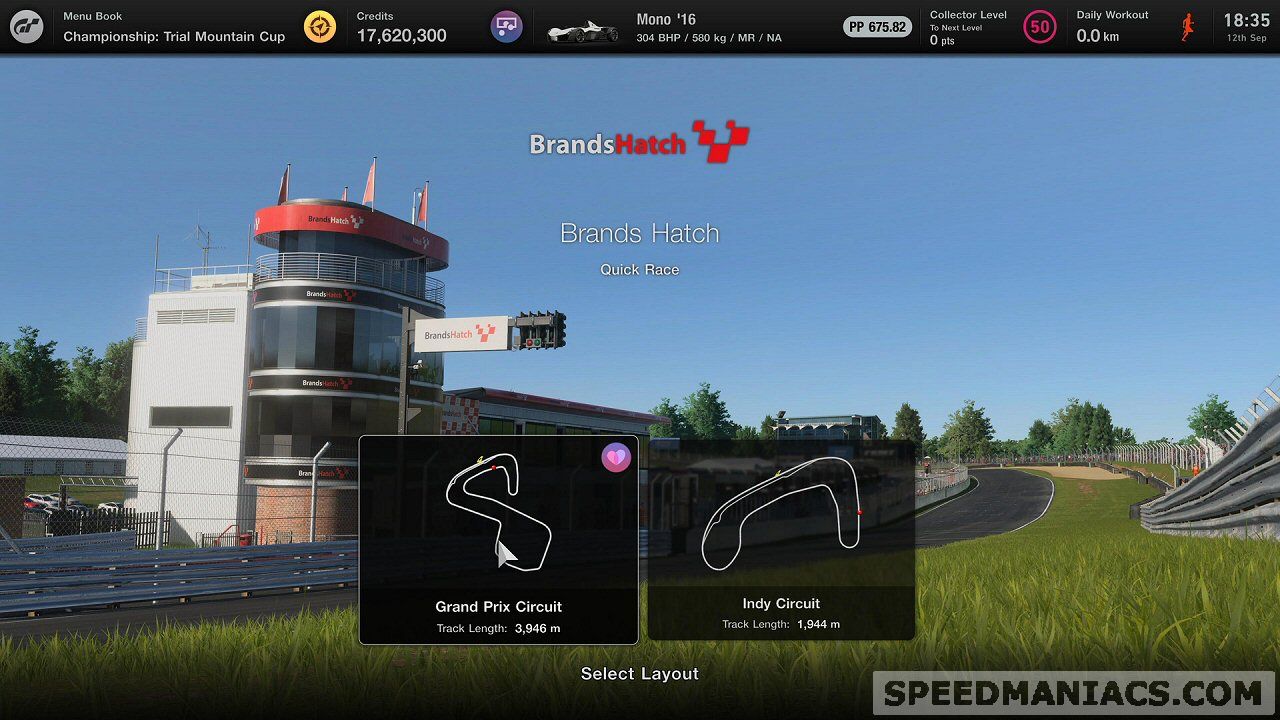Screen dimensions: 1280x720
Task: Toggle the pink heart favorite icon
Action: [616, 458]
